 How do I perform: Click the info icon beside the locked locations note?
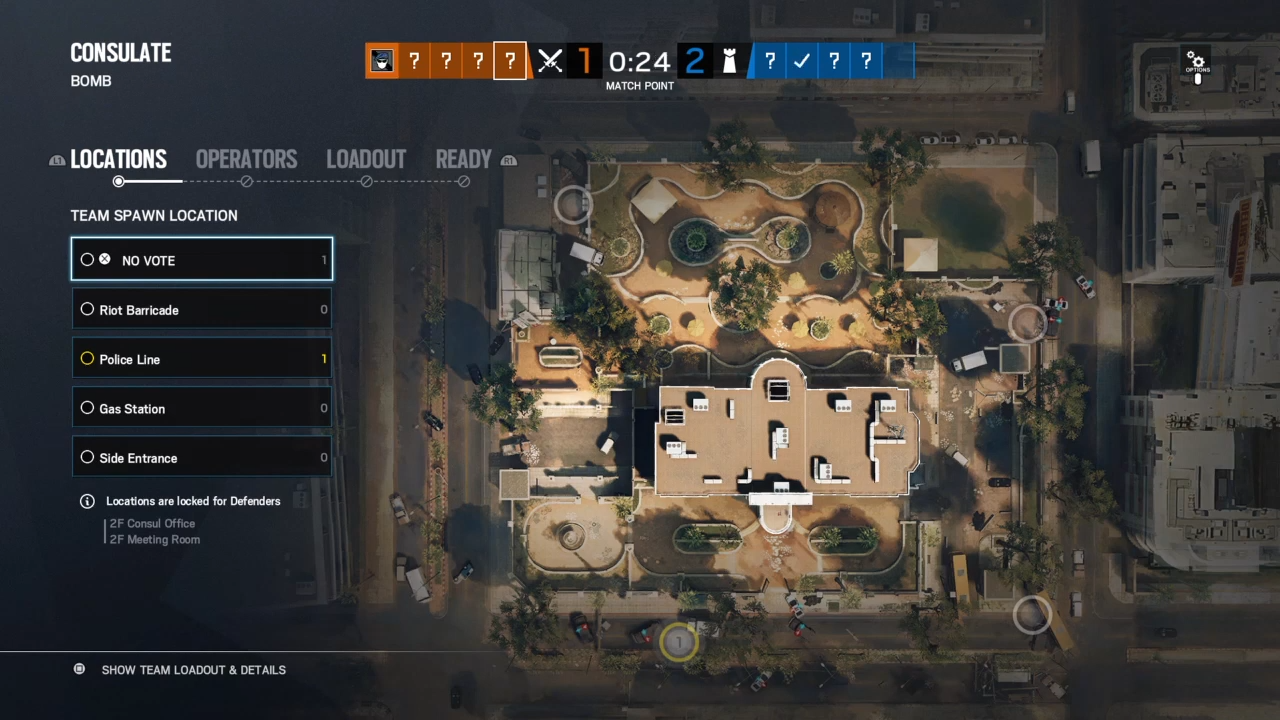pyautogui.click(x=87, y=501)
